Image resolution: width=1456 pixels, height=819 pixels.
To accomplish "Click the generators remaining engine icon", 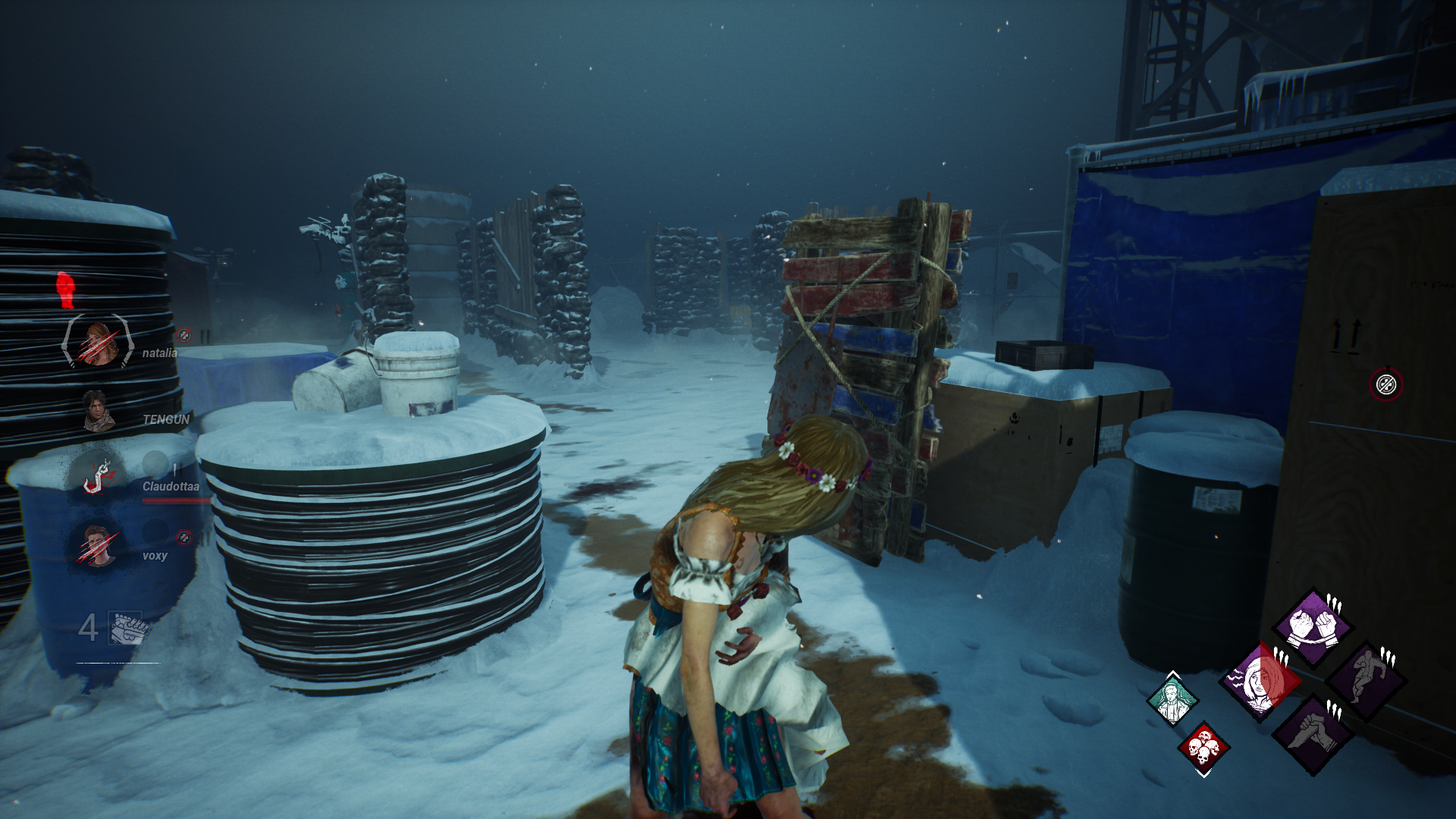I will coord(125,628).
